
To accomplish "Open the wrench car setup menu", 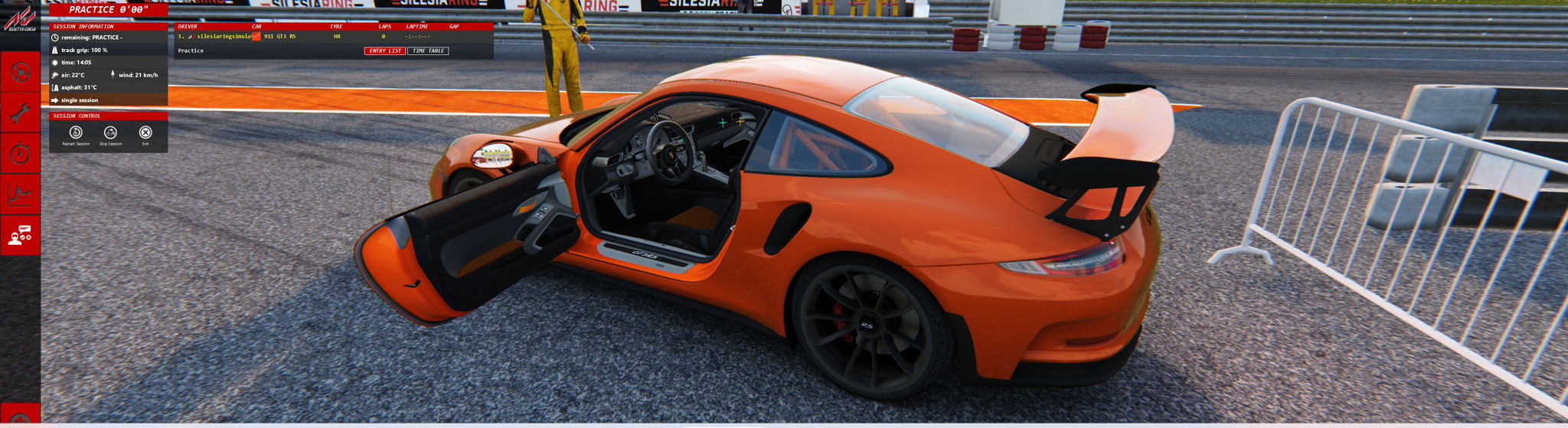I will pyautogui.click(x=20, y=113).
